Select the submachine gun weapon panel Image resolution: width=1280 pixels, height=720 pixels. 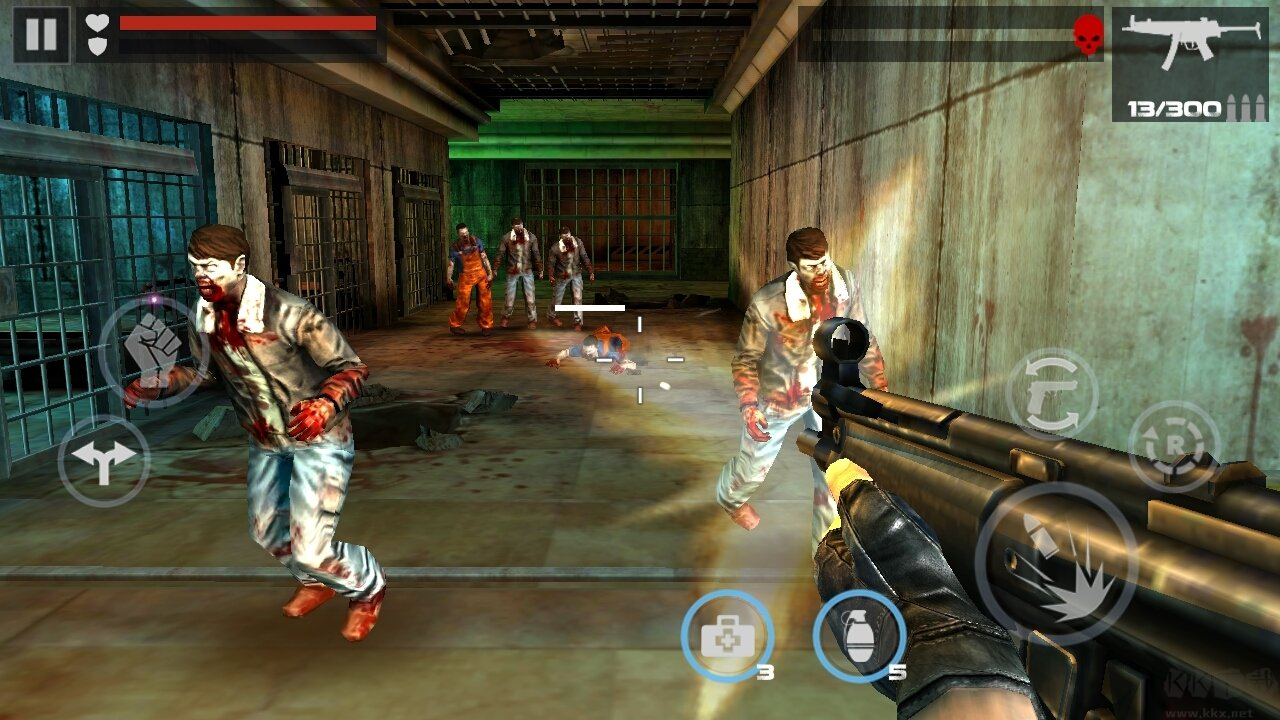pyautogui.click(x=1190, y=64)
